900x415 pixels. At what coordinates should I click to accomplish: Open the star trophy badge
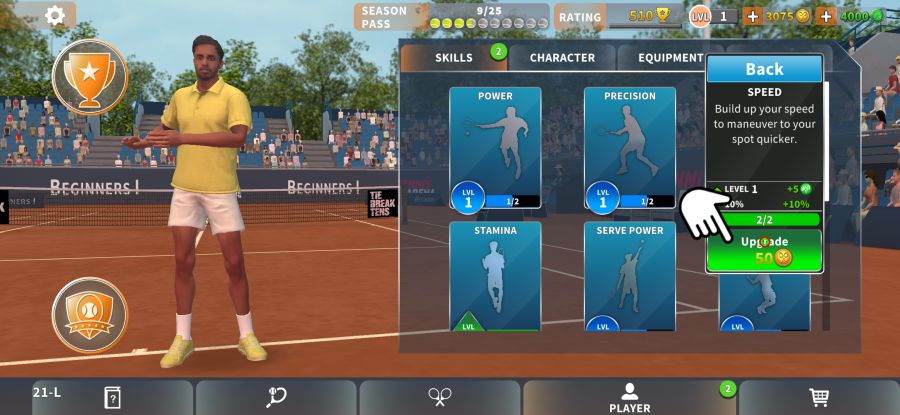point(90,77)
